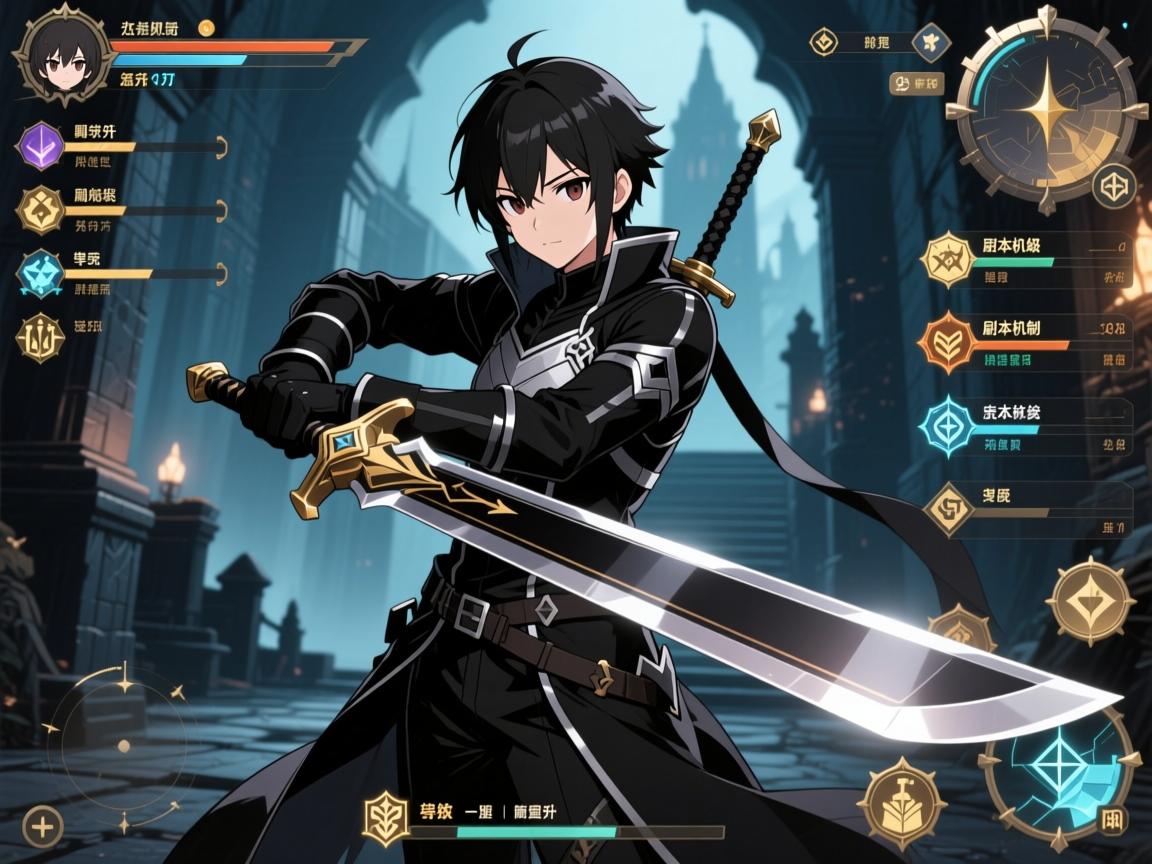Click the round plus button
The image size is (1152, 864).
point(42,826)
